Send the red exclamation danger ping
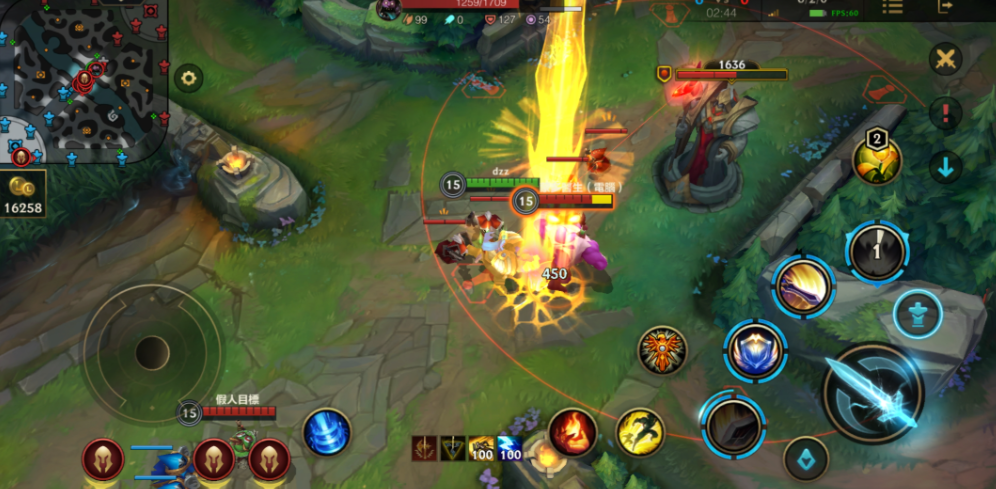Viewport: 996px width, 489px height. point(945,113)
